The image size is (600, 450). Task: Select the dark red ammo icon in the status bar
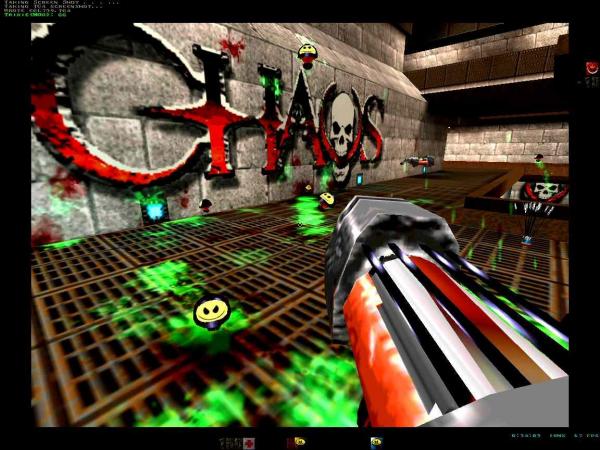291,441
